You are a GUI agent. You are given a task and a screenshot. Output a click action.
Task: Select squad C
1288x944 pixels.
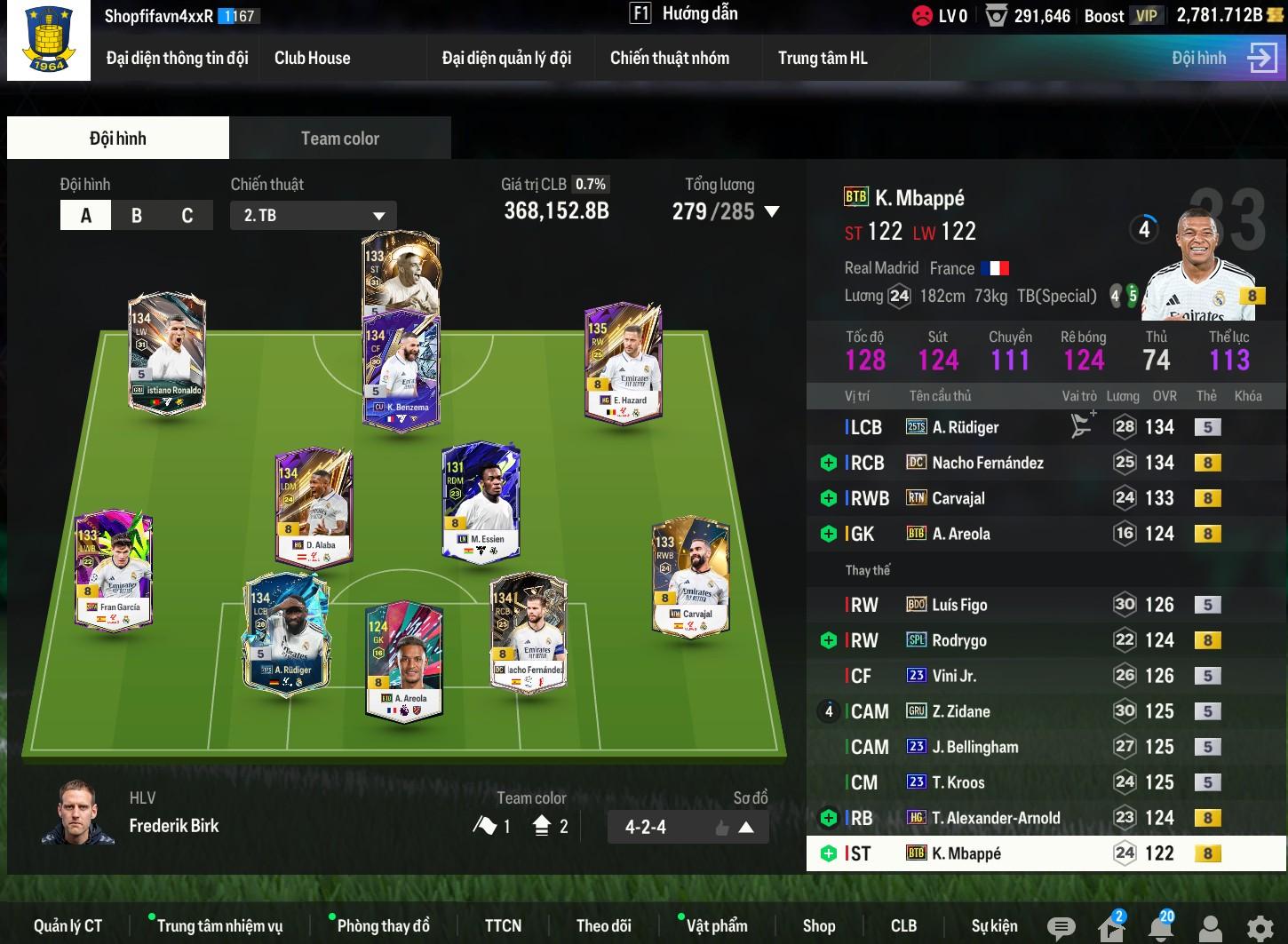(187, 216)
